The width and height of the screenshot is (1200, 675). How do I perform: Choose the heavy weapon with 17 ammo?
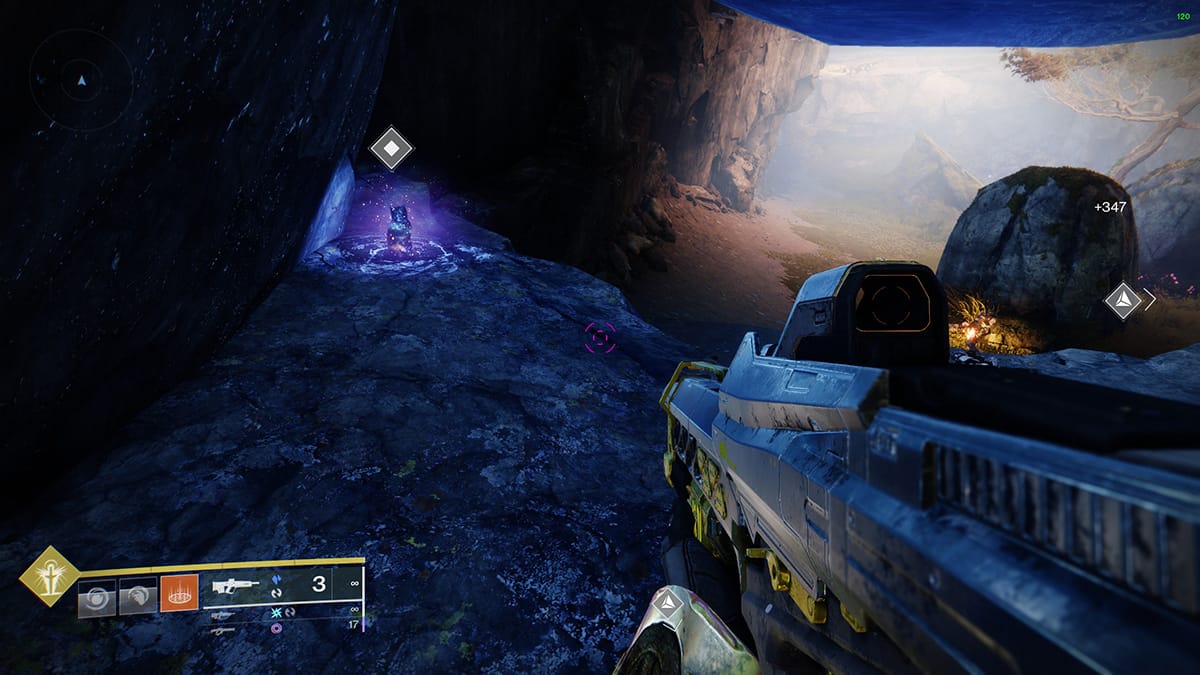[x=222, y=630]
